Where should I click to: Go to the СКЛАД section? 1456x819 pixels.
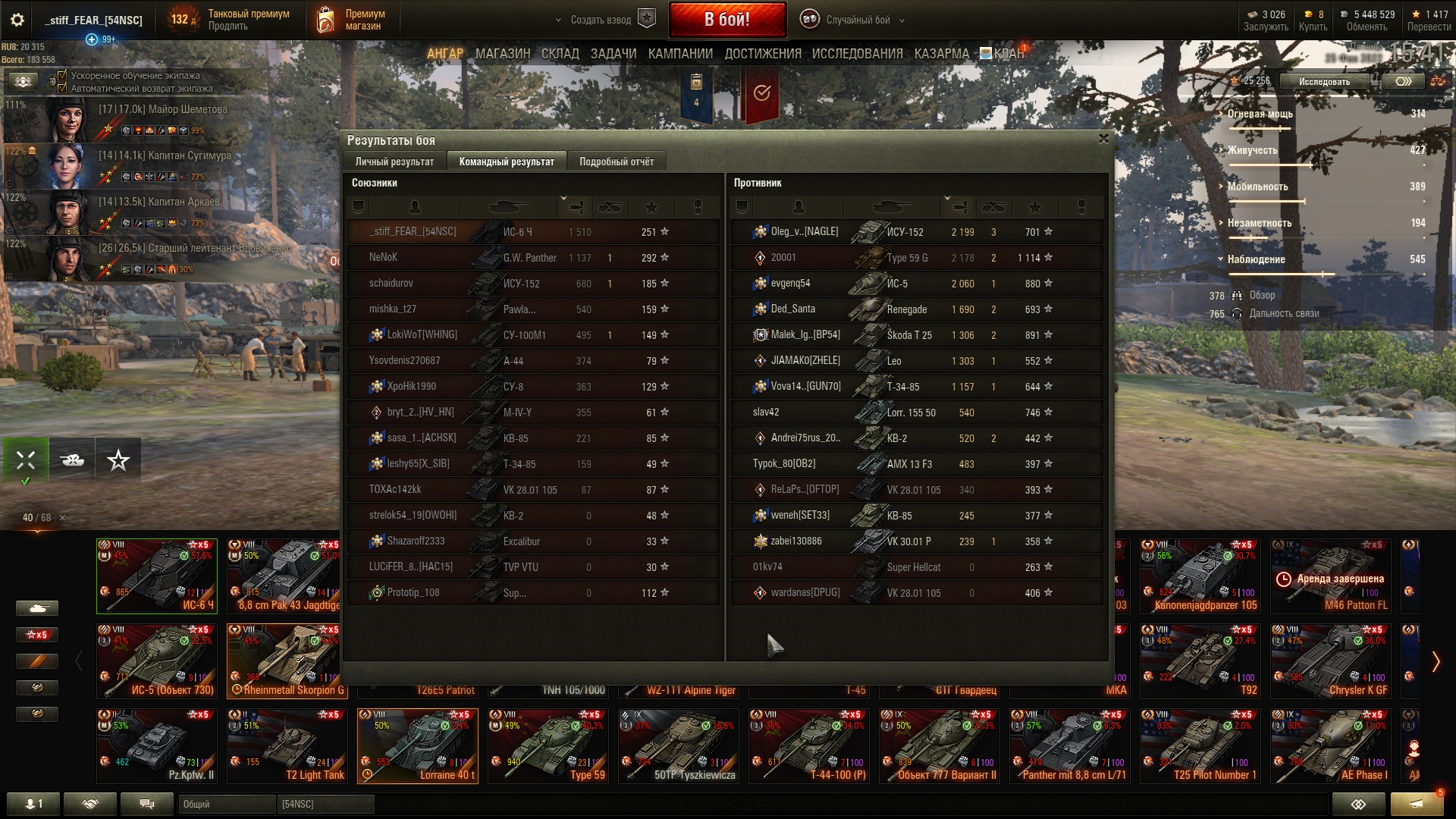(560, 54)
